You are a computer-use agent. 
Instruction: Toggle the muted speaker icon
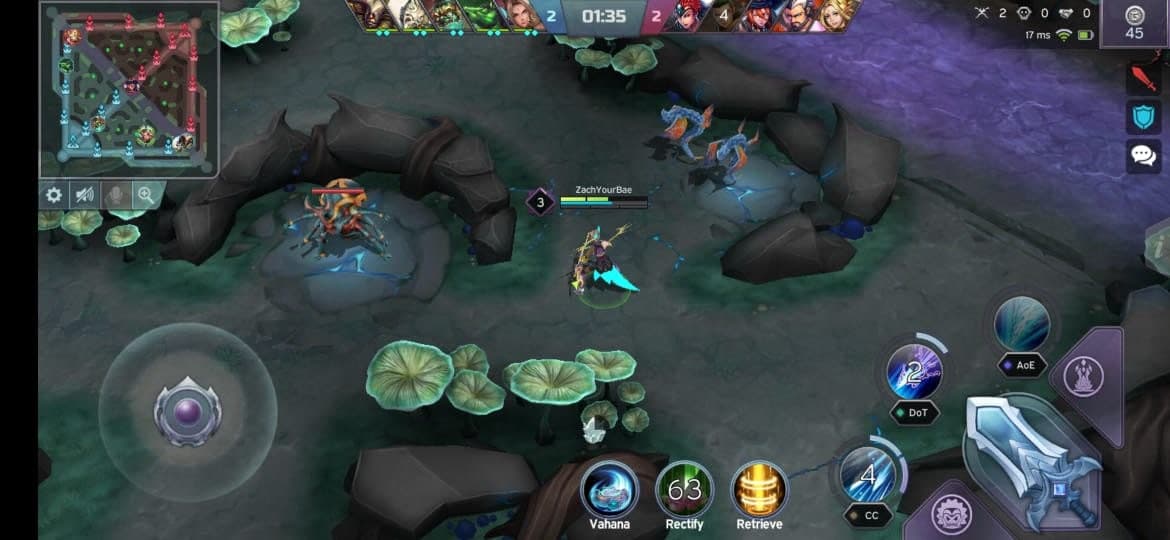coord(85,195)
